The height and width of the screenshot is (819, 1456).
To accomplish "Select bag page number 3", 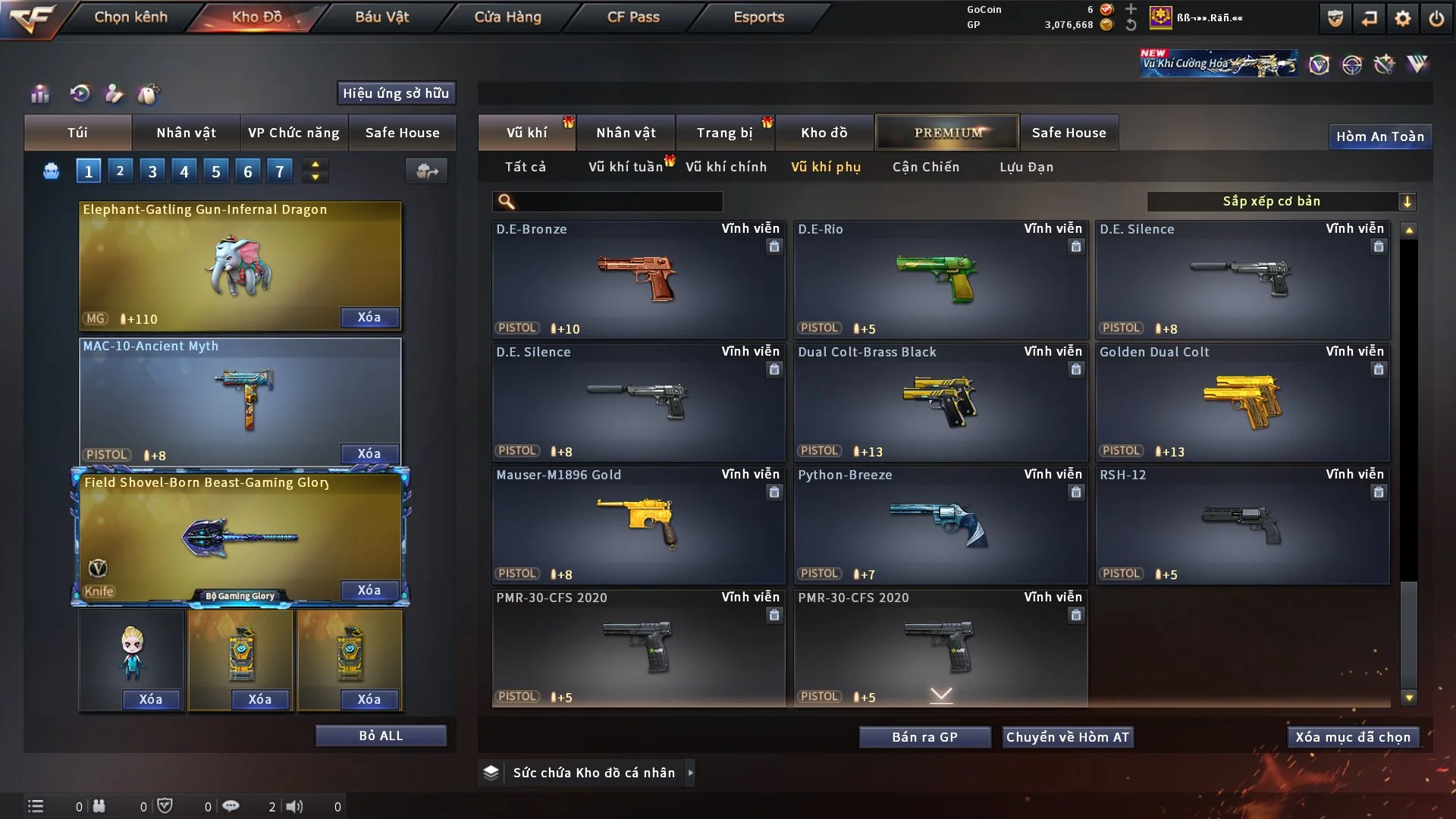I will pyautogui.click(x=152, y=171).
